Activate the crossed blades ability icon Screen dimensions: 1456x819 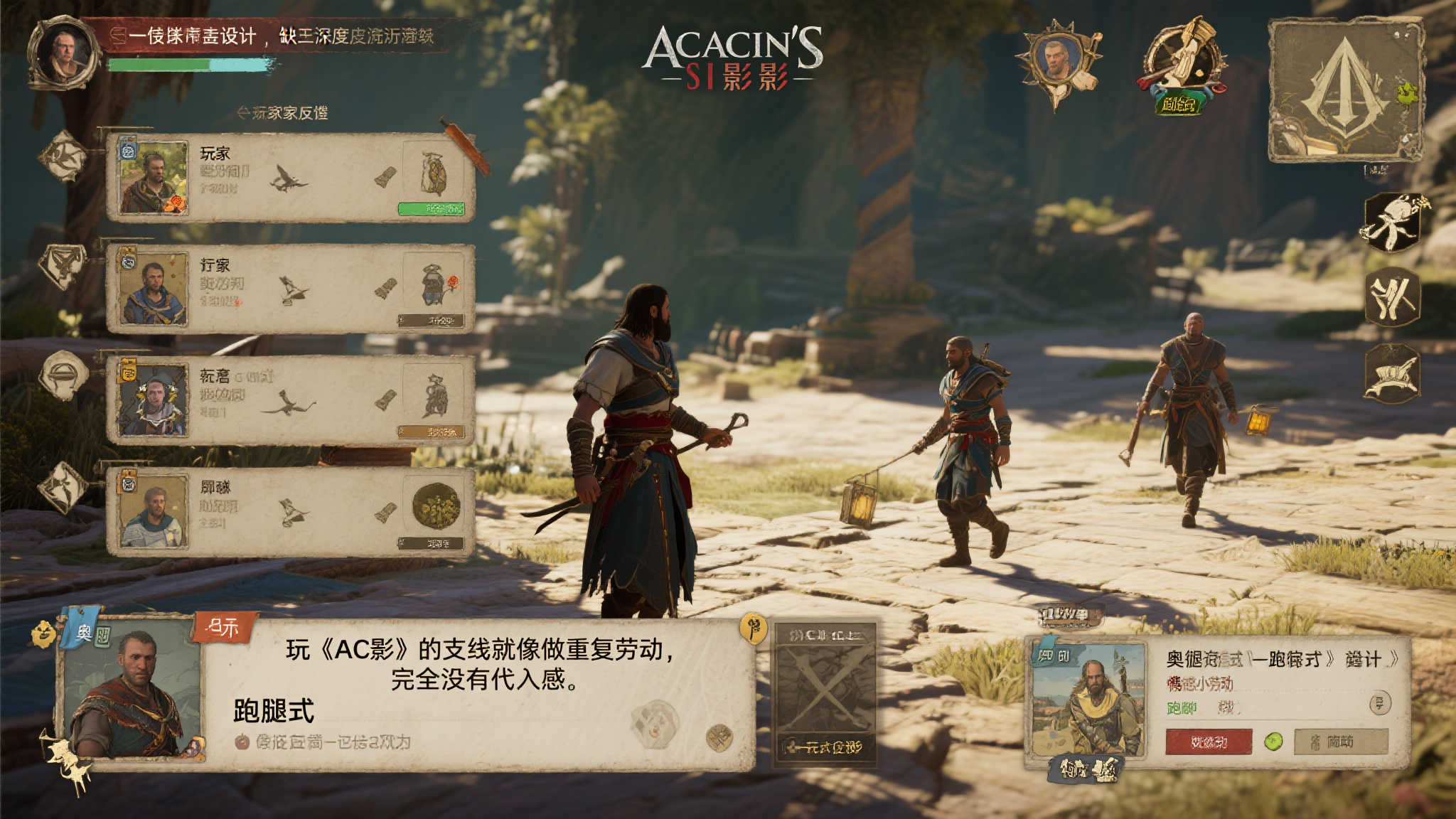coord(1392,297)
